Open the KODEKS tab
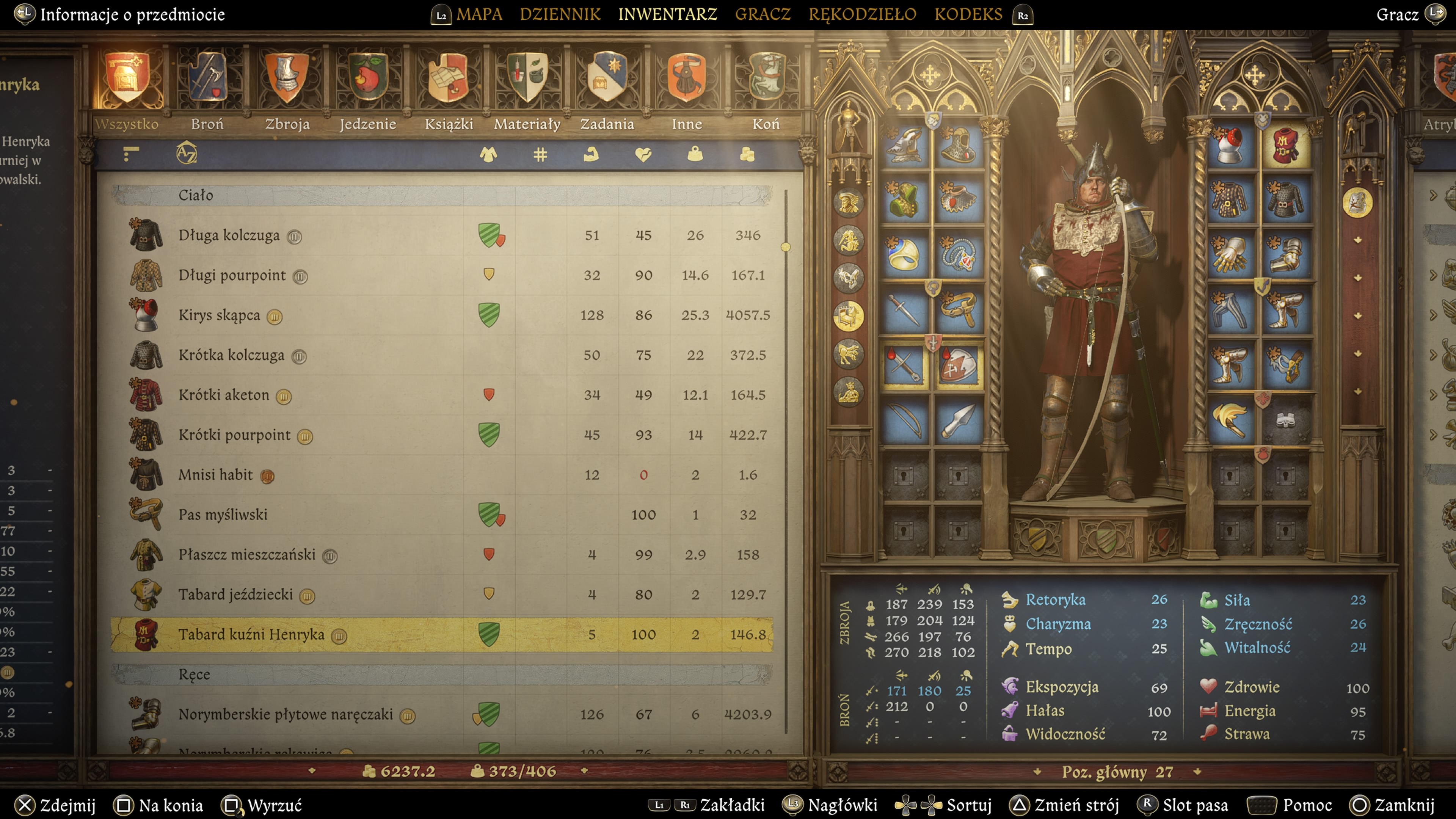 (x=968, y=14)
